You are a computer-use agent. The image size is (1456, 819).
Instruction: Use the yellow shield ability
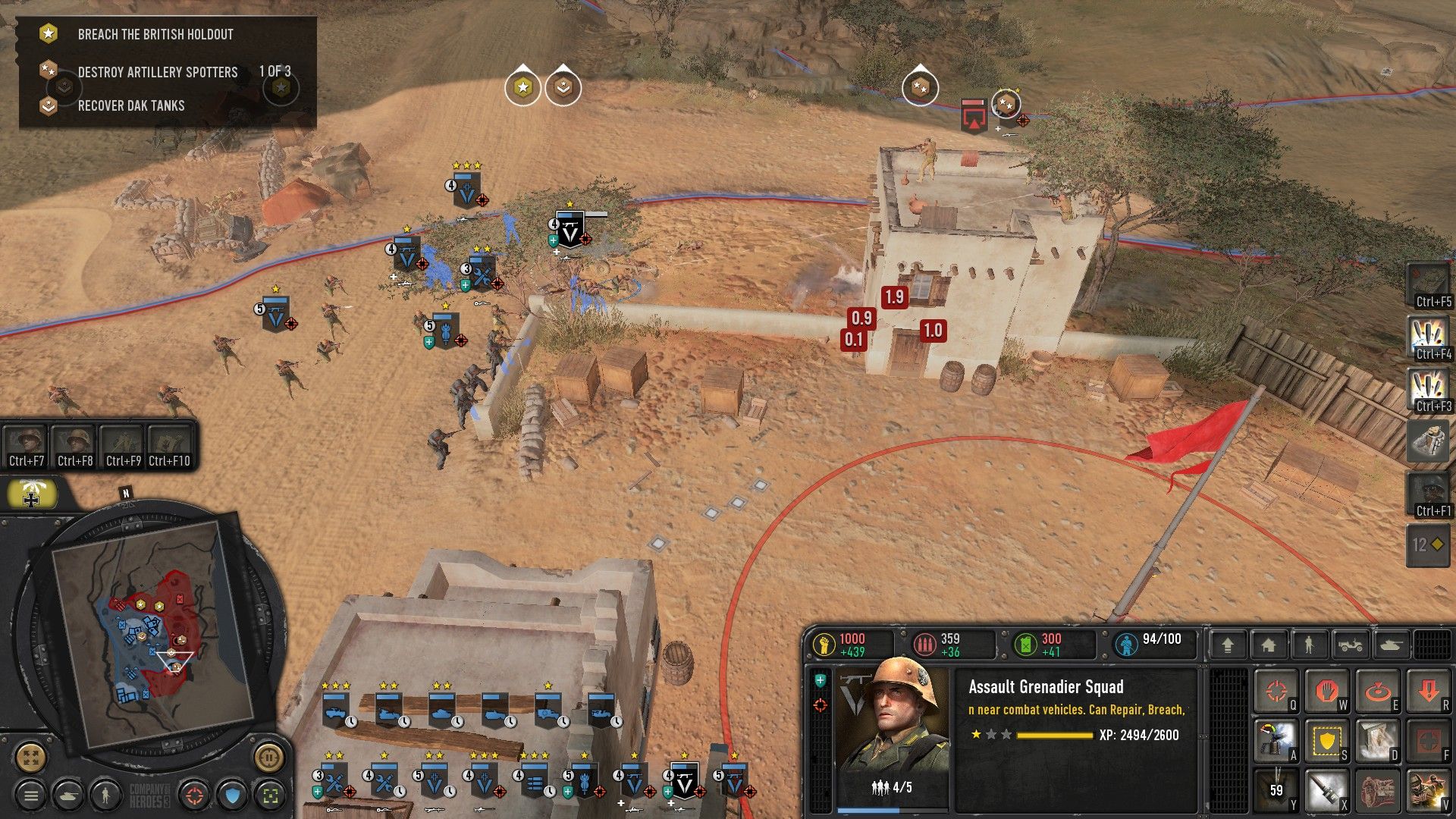(1326, 741)
